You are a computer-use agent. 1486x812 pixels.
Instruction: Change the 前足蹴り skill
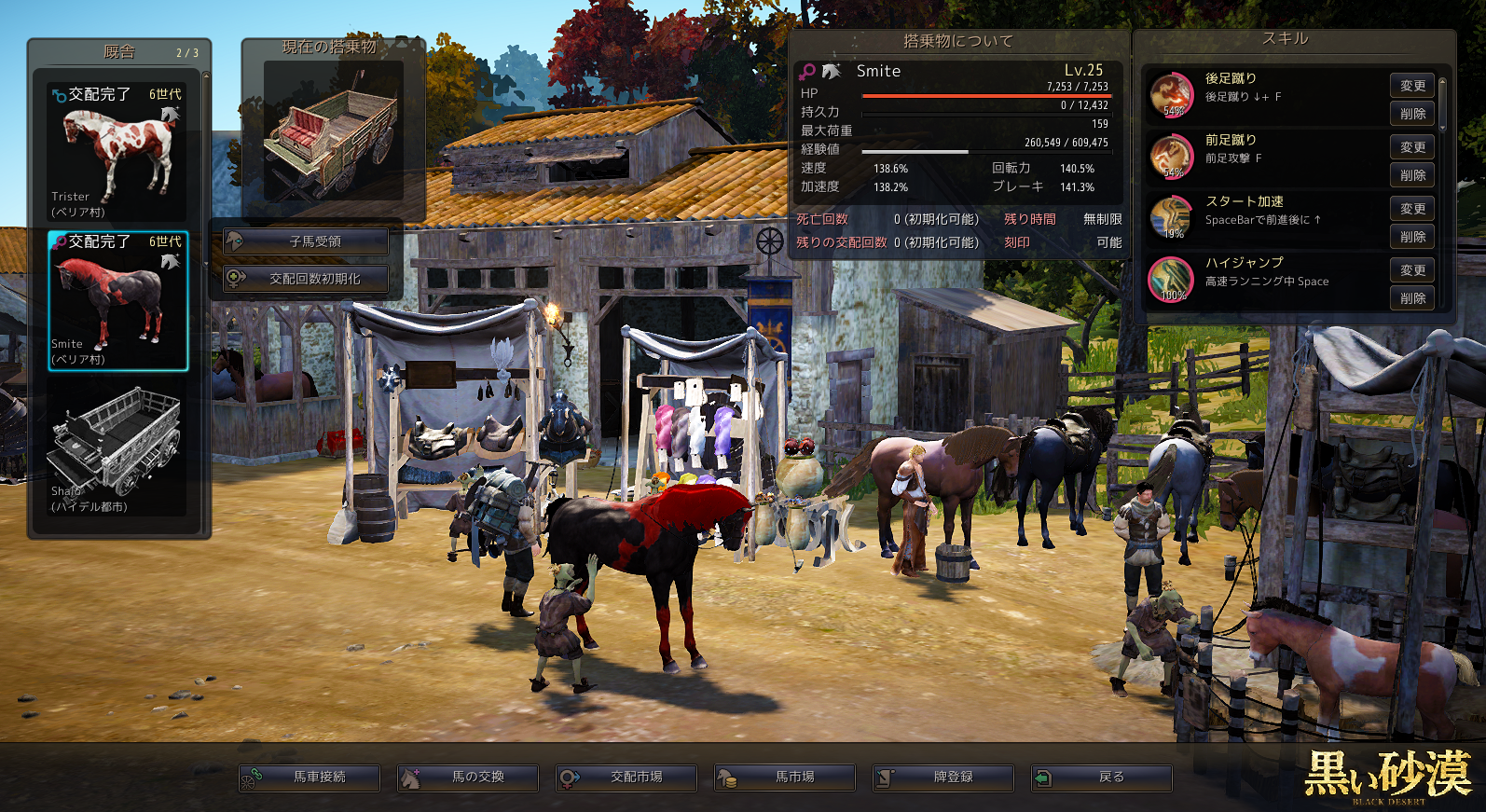1412,147
